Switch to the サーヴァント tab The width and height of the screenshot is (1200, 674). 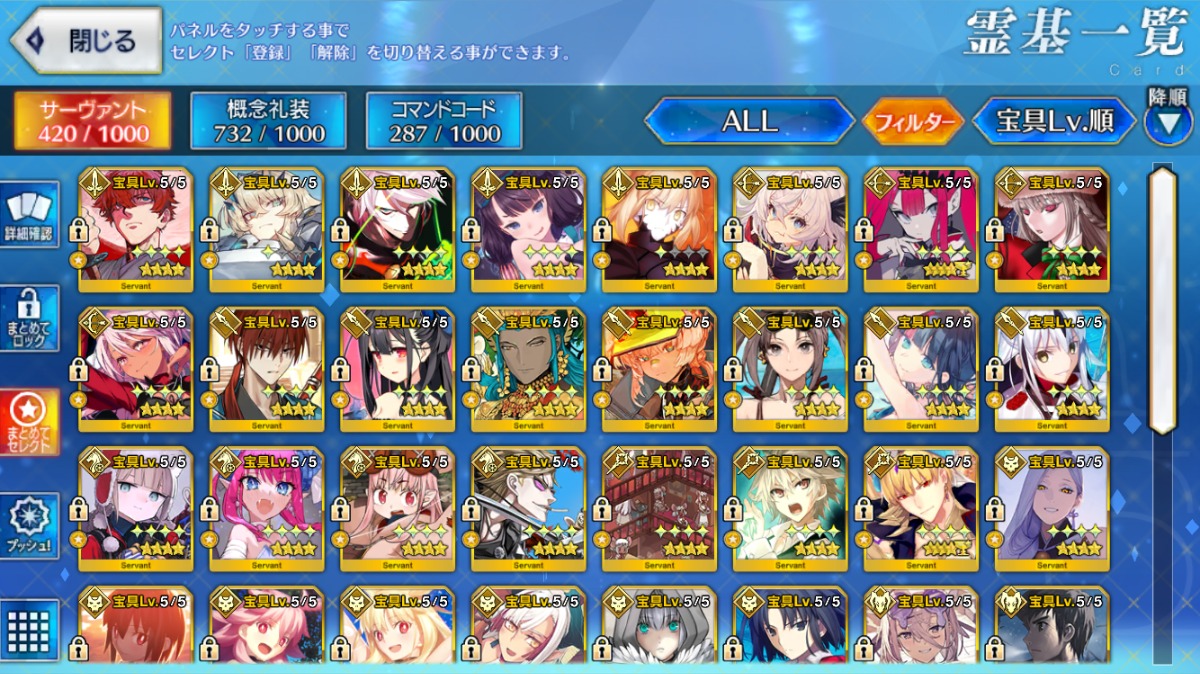click(x=93, y=121)
